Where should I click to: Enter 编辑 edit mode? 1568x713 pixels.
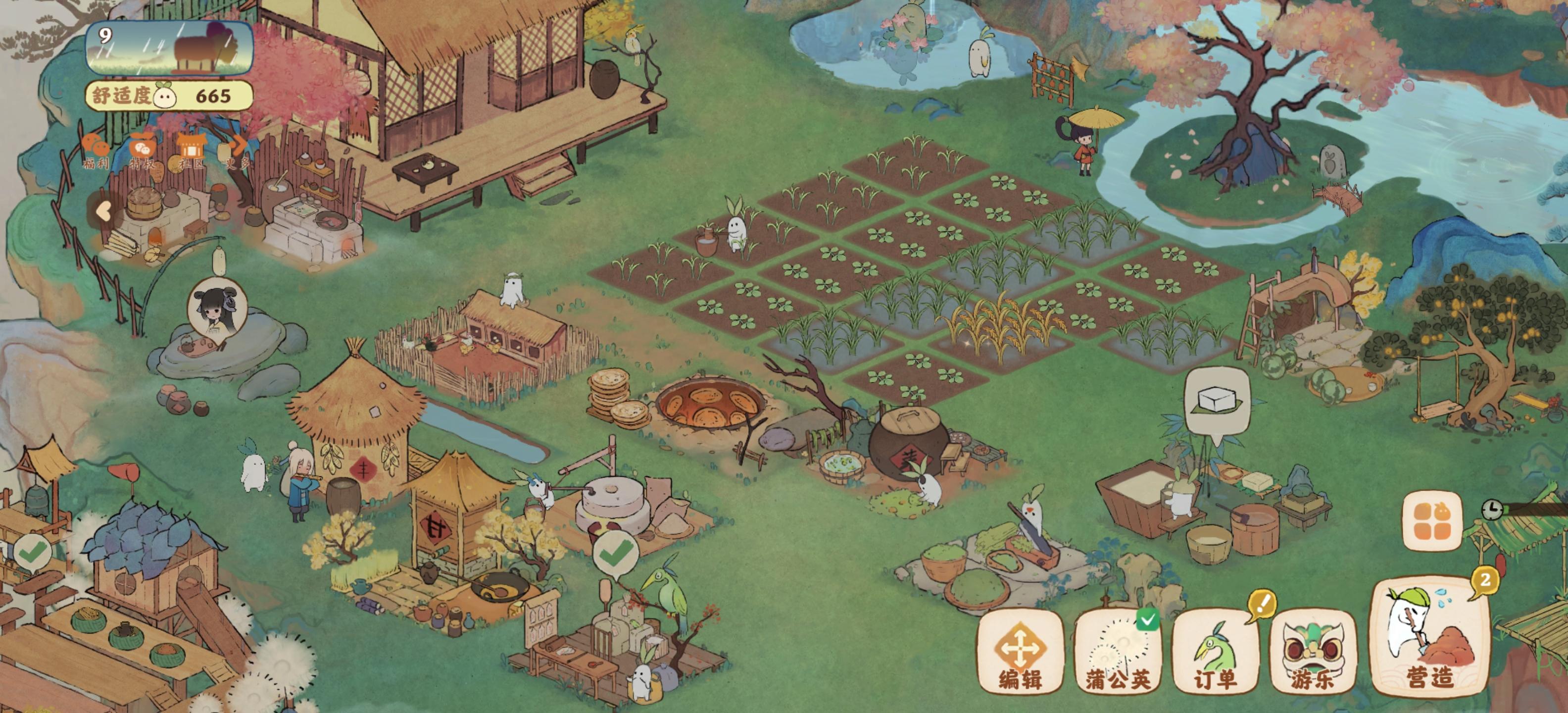1020,652
